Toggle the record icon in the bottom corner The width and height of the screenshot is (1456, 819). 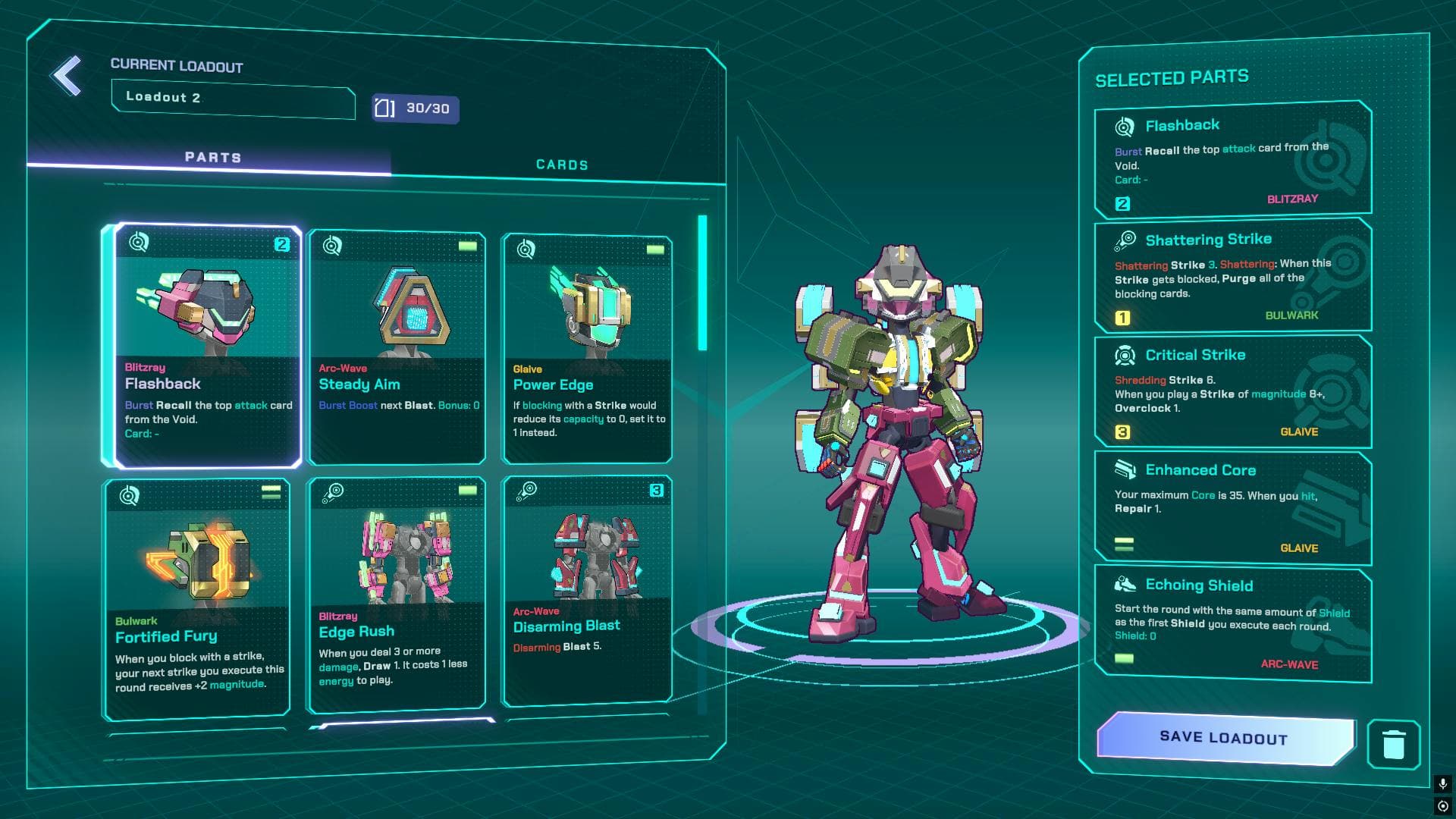click(x=1443, y=805)
